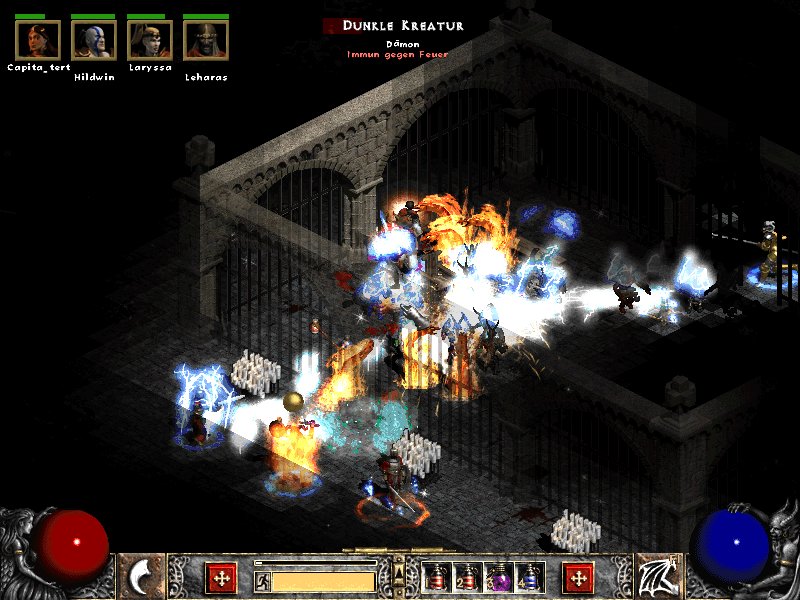Open the left skill crescent claw icon

(142, 577)
